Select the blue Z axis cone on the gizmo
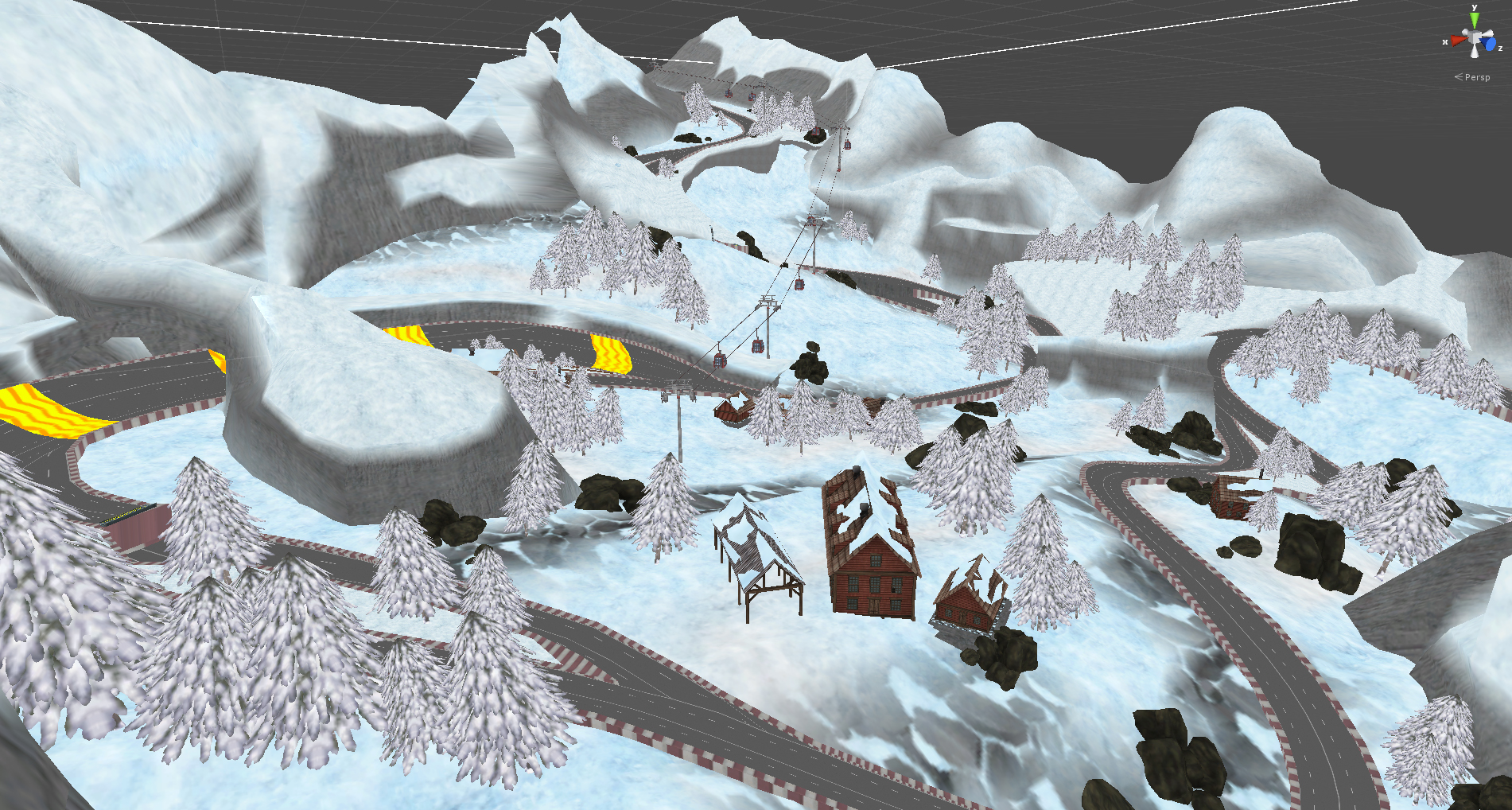This screenshot has height=810, width=1512. 1490,45
